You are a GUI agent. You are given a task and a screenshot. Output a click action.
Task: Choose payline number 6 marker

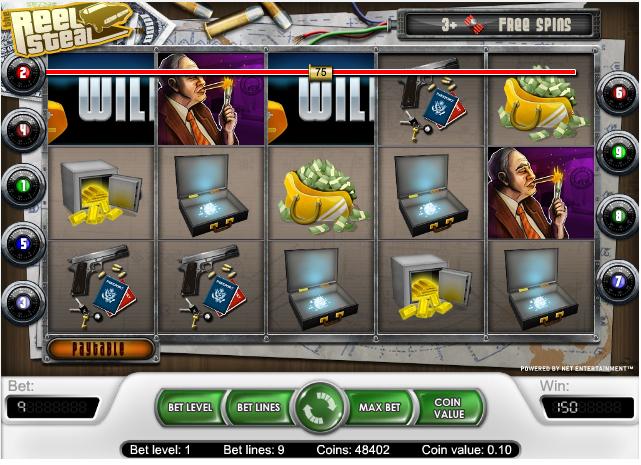tap(618, 93)
